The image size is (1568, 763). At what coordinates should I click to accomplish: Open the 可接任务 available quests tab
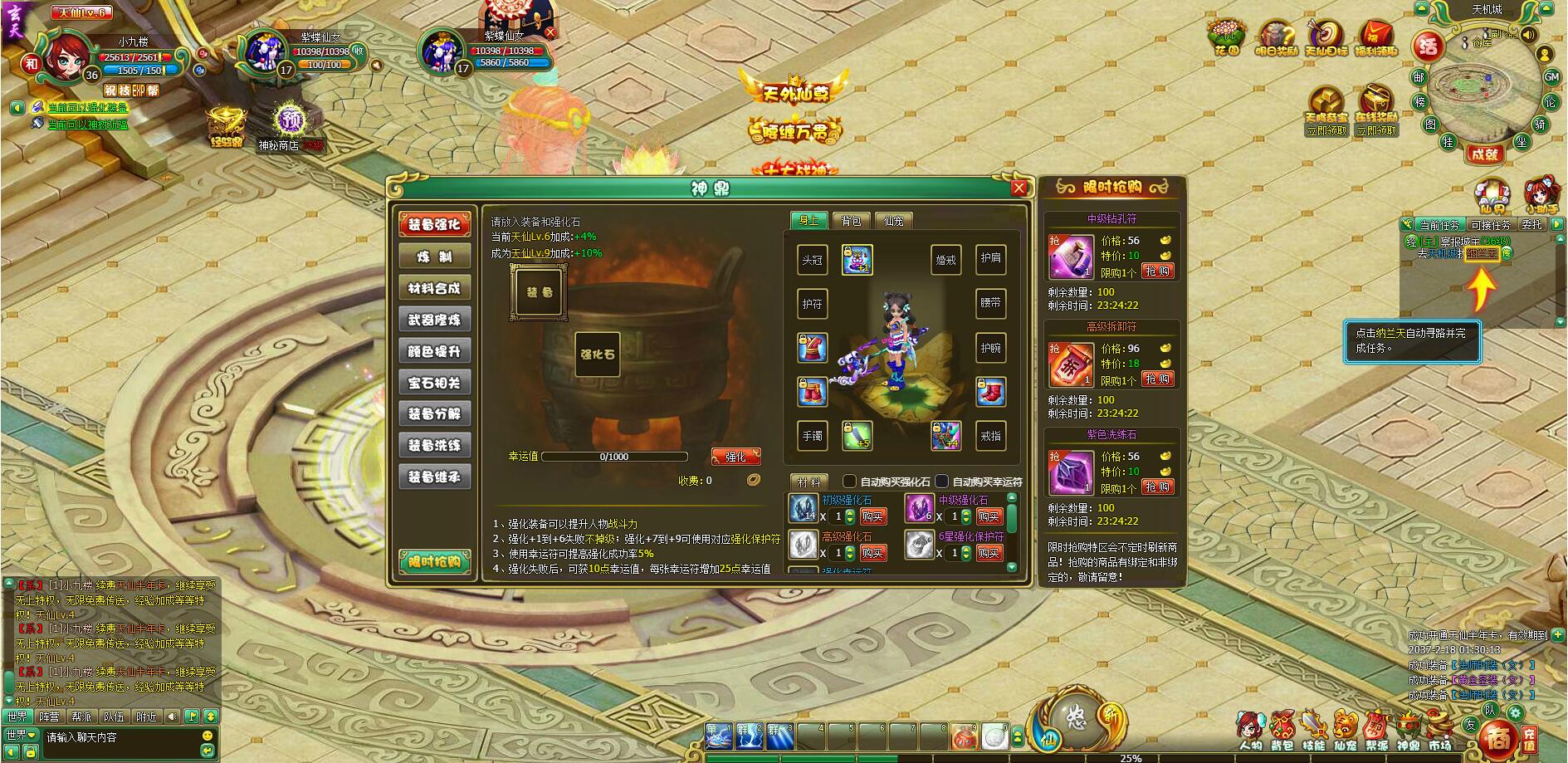coord(1490,225)
